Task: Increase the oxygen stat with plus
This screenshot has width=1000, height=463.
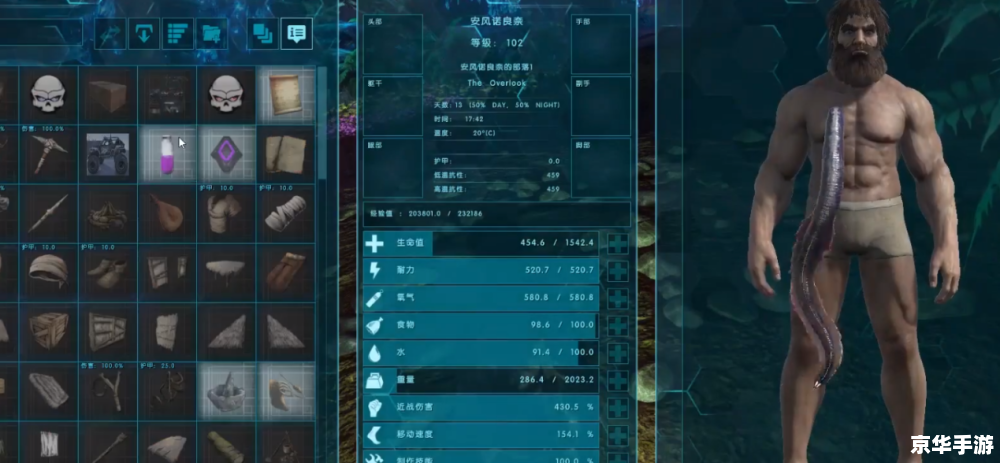Action: (619, 298)
